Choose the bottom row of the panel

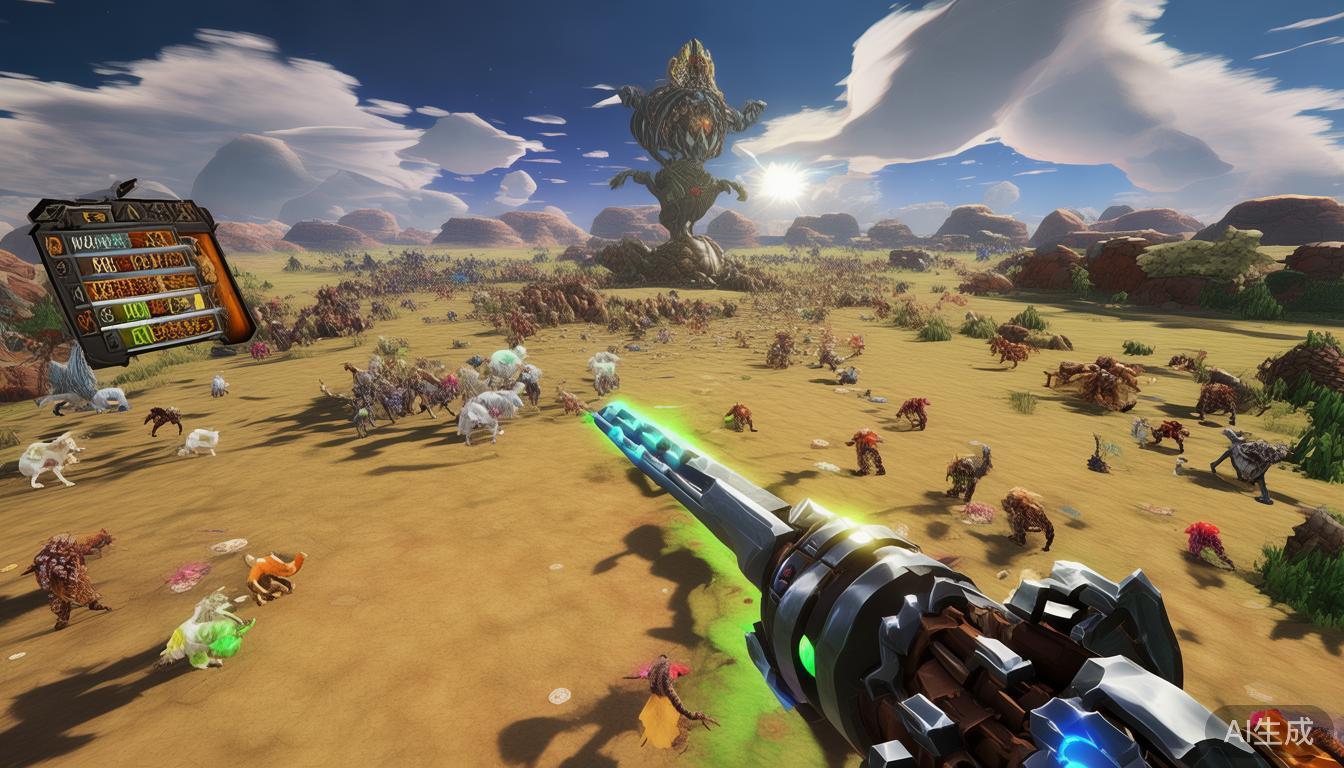(x=170, y=328)
